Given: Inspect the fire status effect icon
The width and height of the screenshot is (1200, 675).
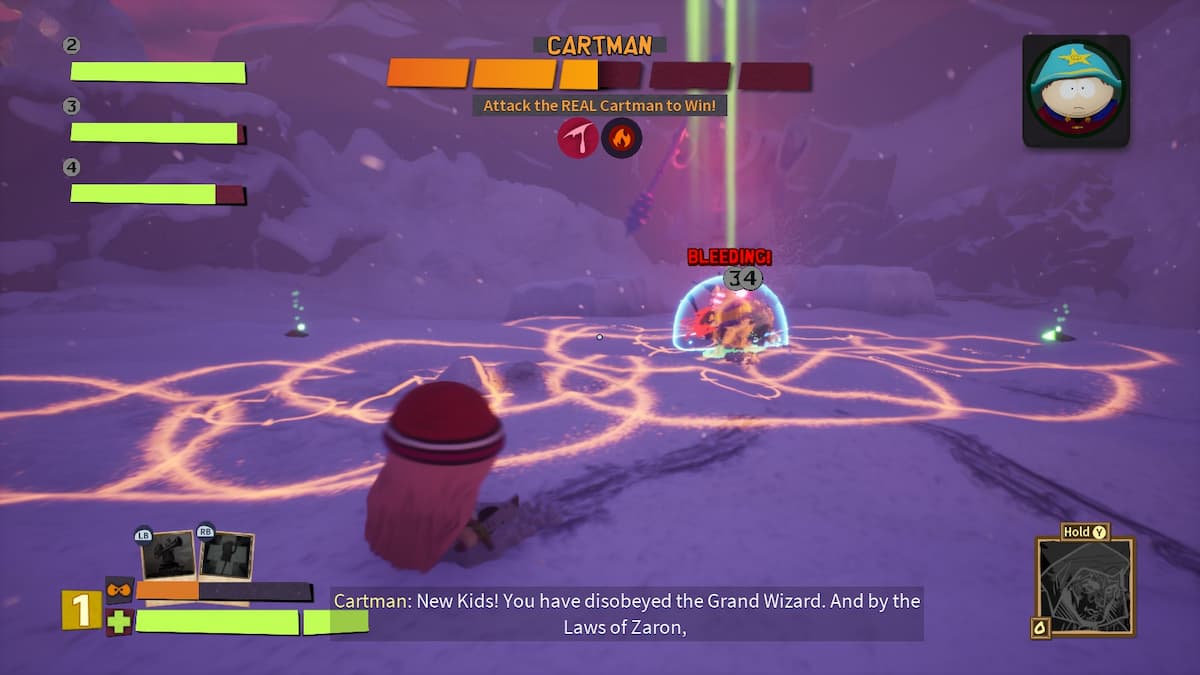Looking at the screenshot, I should pyautogui.click(x=621, y=138).
